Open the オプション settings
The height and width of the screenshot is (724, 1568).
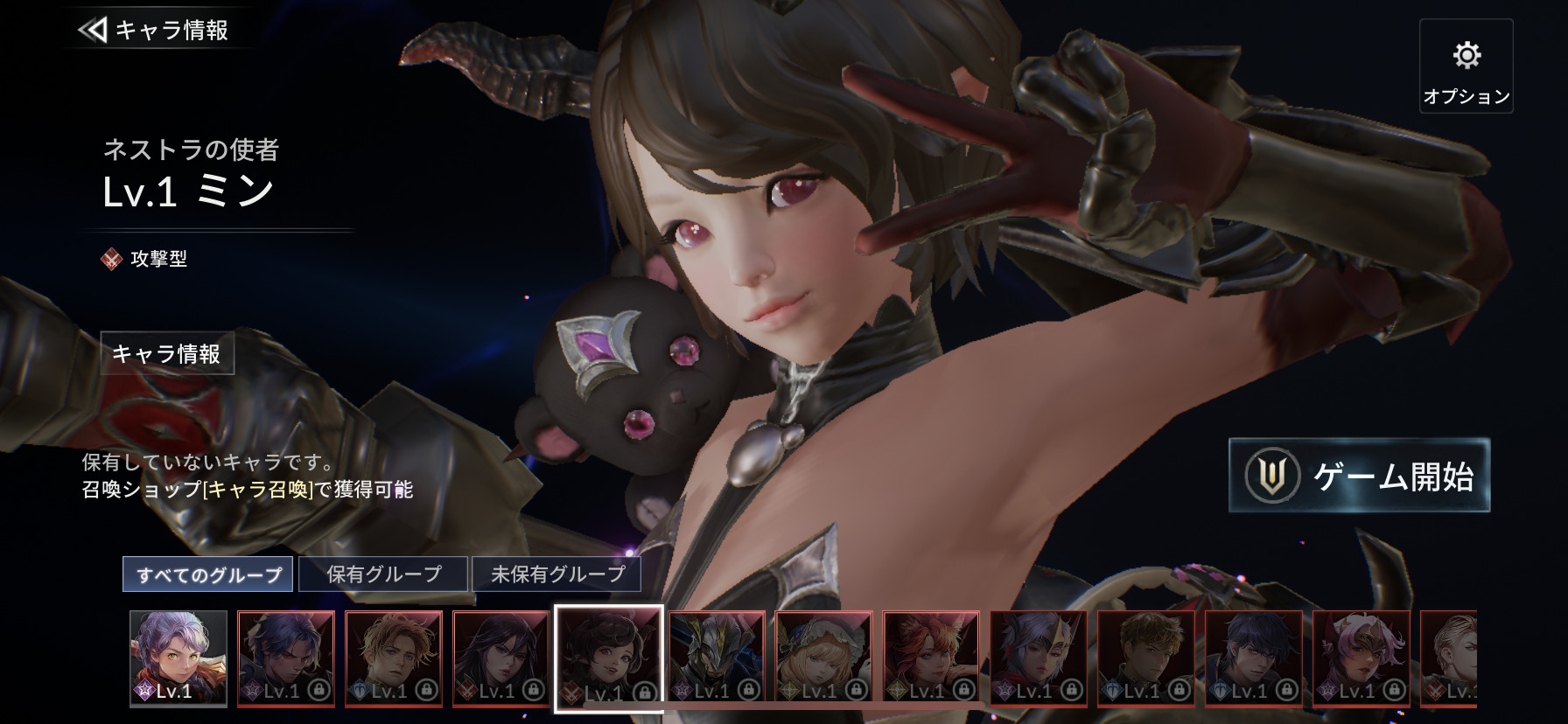[x=1466, y=66]
